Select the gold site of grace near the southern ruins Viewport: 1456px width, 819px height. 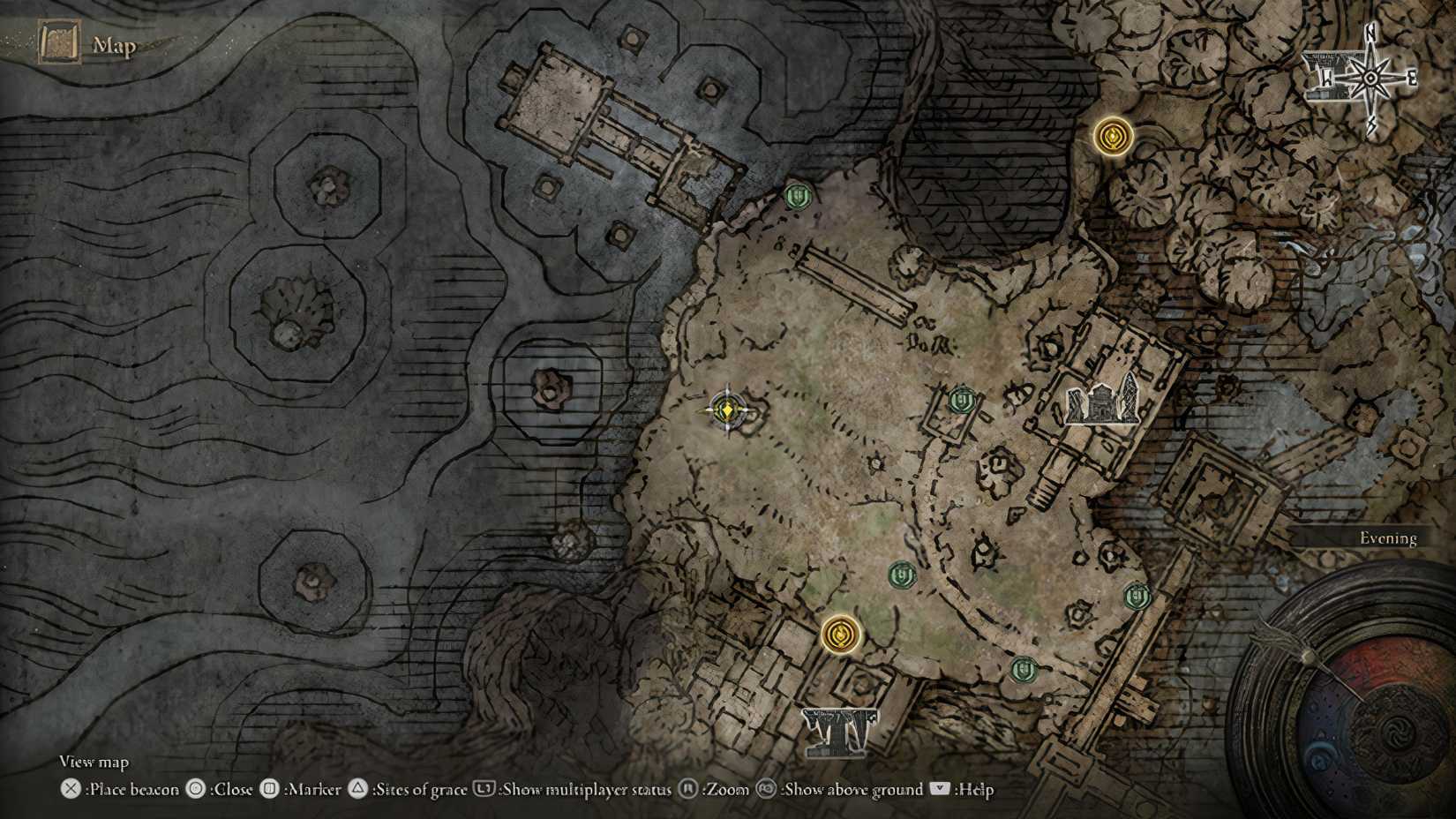[x=840, y=634]
